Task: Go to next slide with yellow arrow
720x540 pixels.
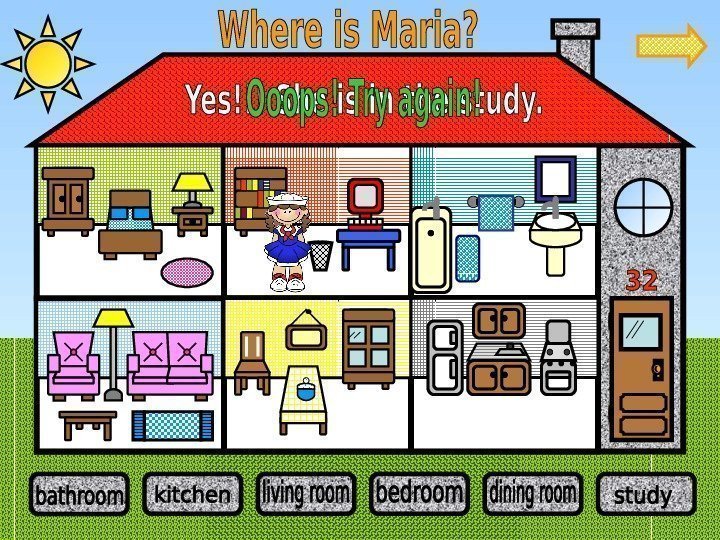Action: (x=671, y=46)
